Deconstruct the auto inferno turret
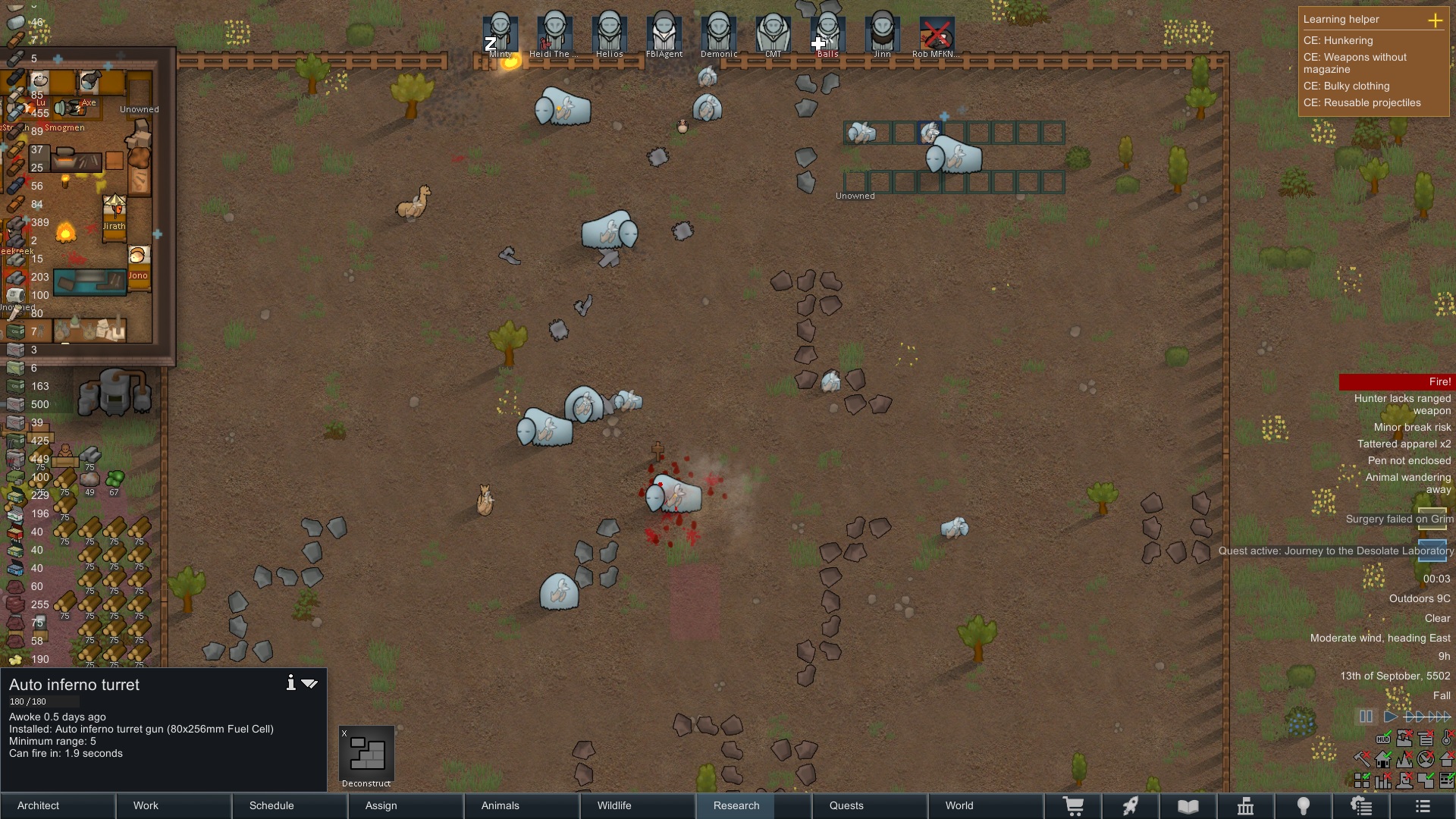Screen dimensions: 1456x819 click(x=366, y=756)
